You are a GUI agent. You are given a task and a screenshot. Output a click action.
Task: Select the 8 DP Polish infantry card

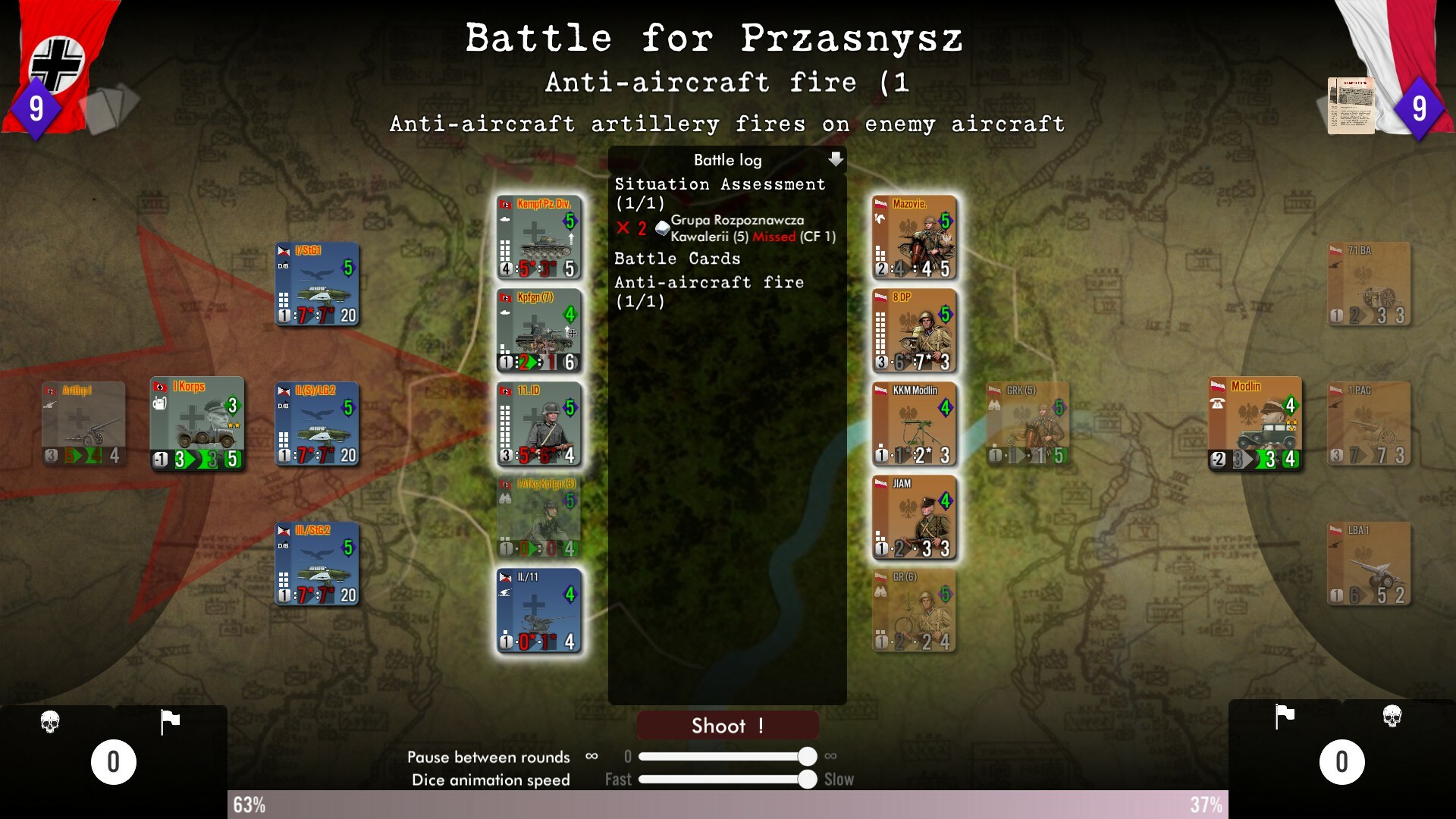(913, 330)
